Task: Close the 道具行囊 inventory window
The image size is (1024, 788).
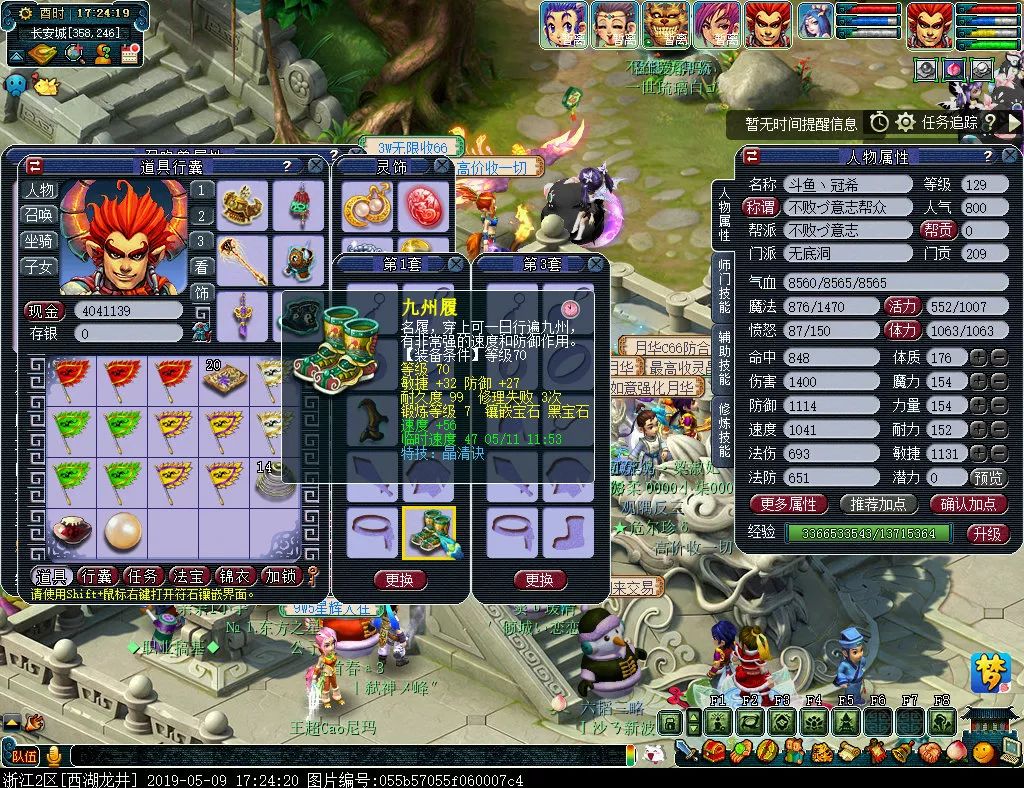Action: [x=316, y=166]
